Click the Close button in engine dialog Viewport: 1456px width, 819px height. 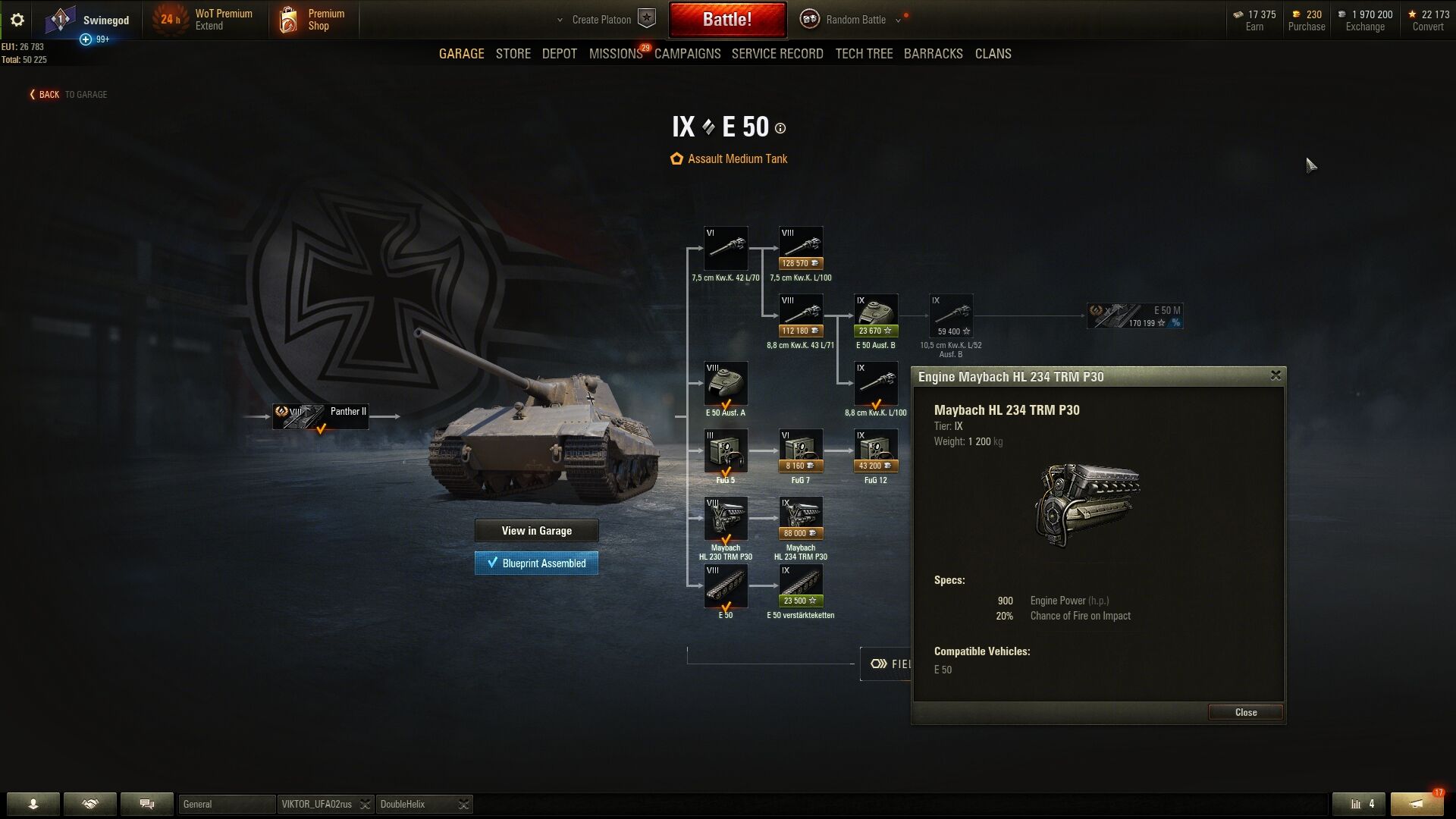(x=1245, y=712)
